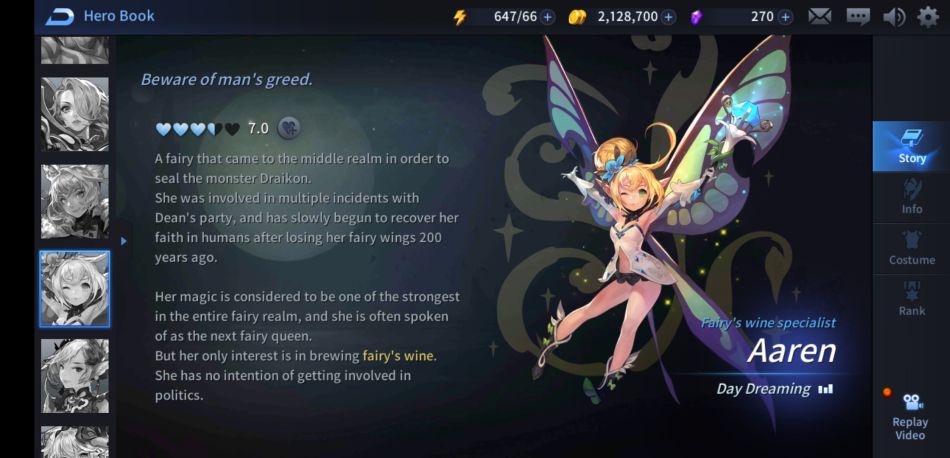This screenshot has width=950, height=458.
Task: Expand the hero list side arrow
Action: point(124,241)
